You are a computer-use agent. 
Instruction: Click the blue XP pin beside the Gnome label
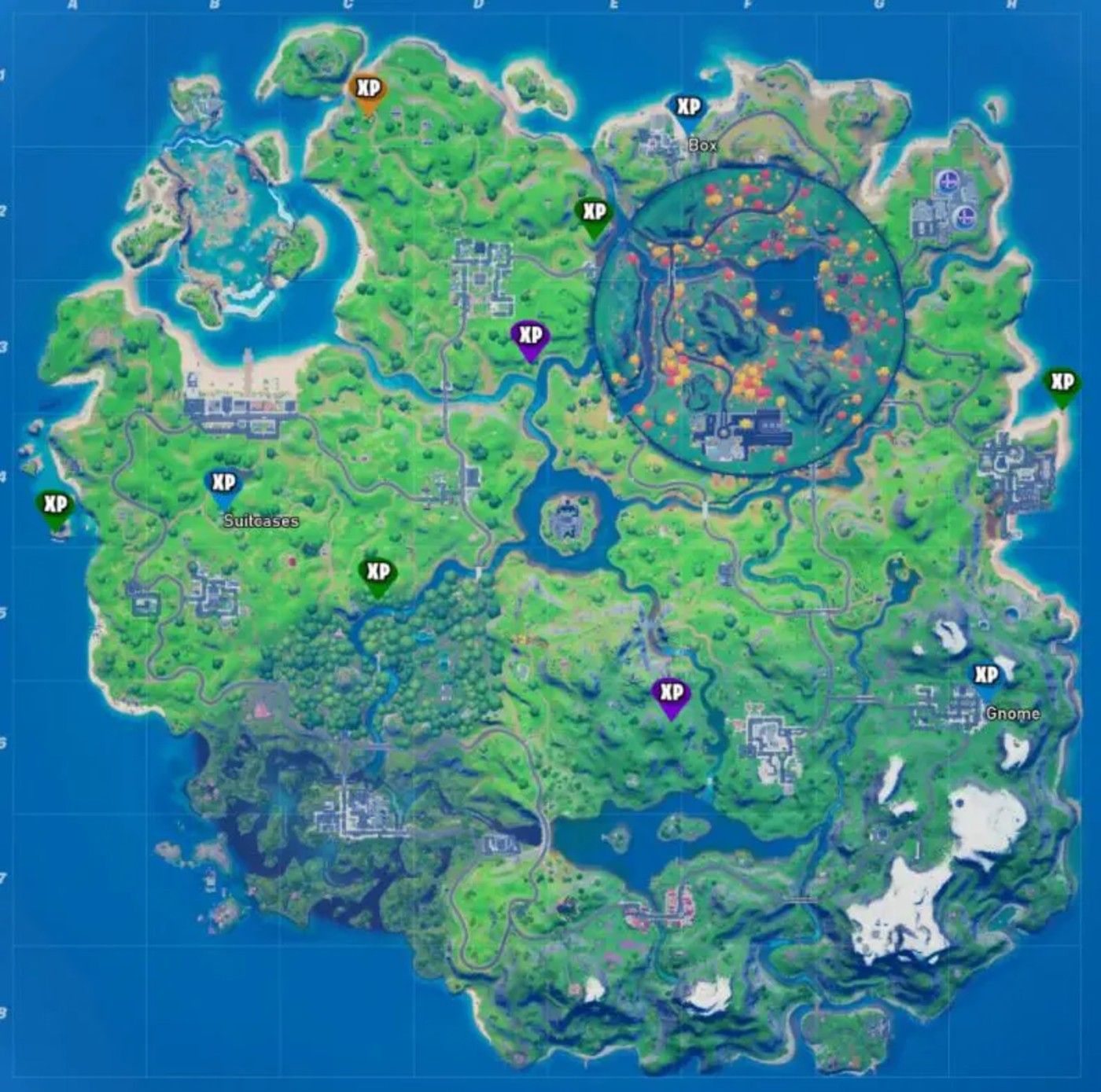[x=986, y=673]
